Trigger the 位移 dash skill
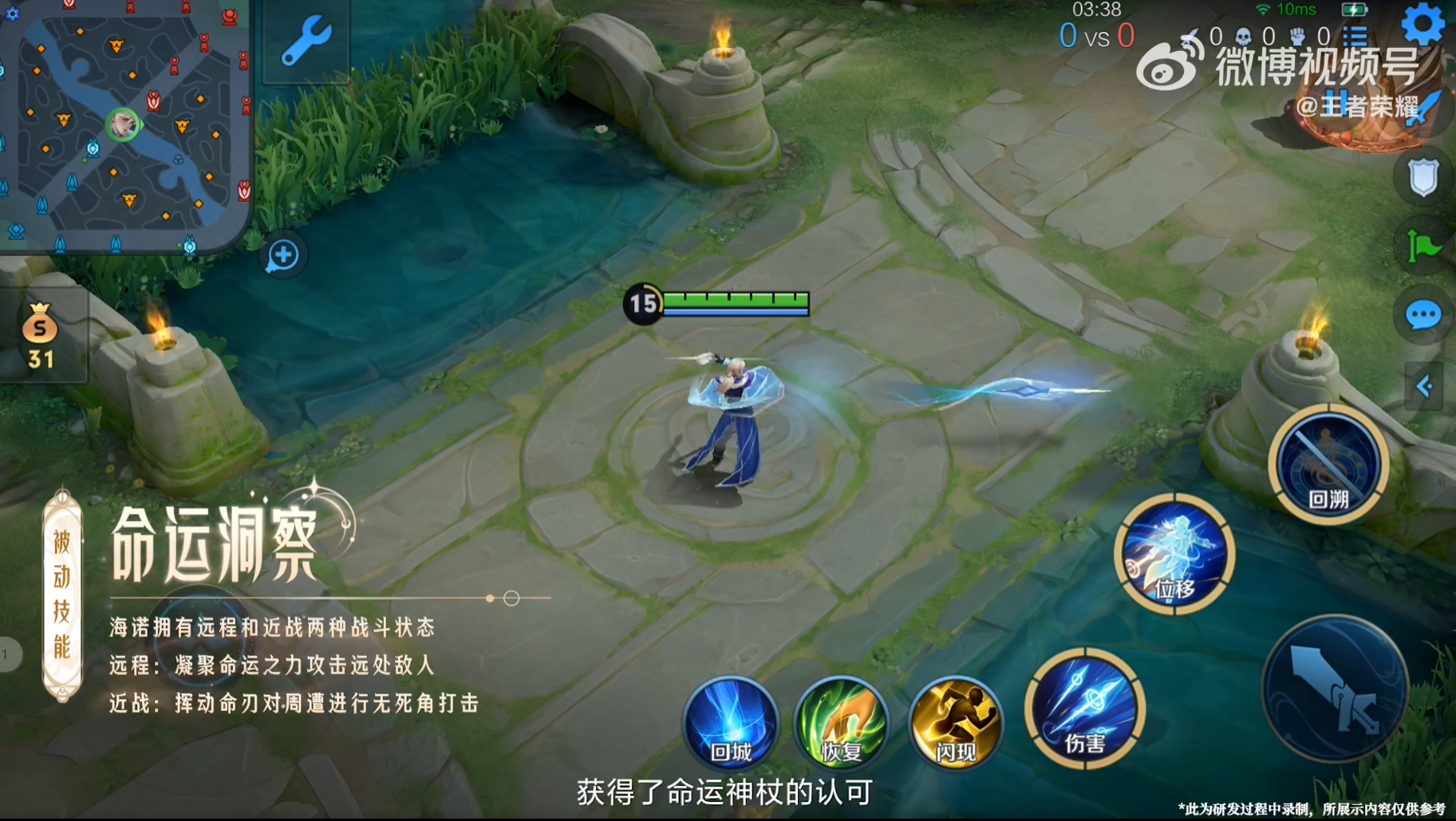 tap(1174, 555)
